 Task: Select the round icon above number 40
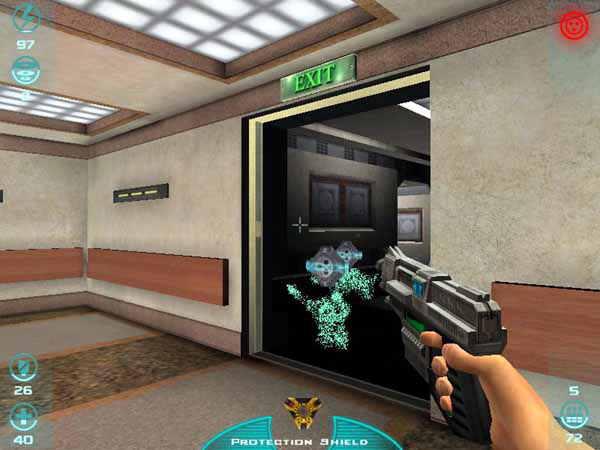(22, 415)
